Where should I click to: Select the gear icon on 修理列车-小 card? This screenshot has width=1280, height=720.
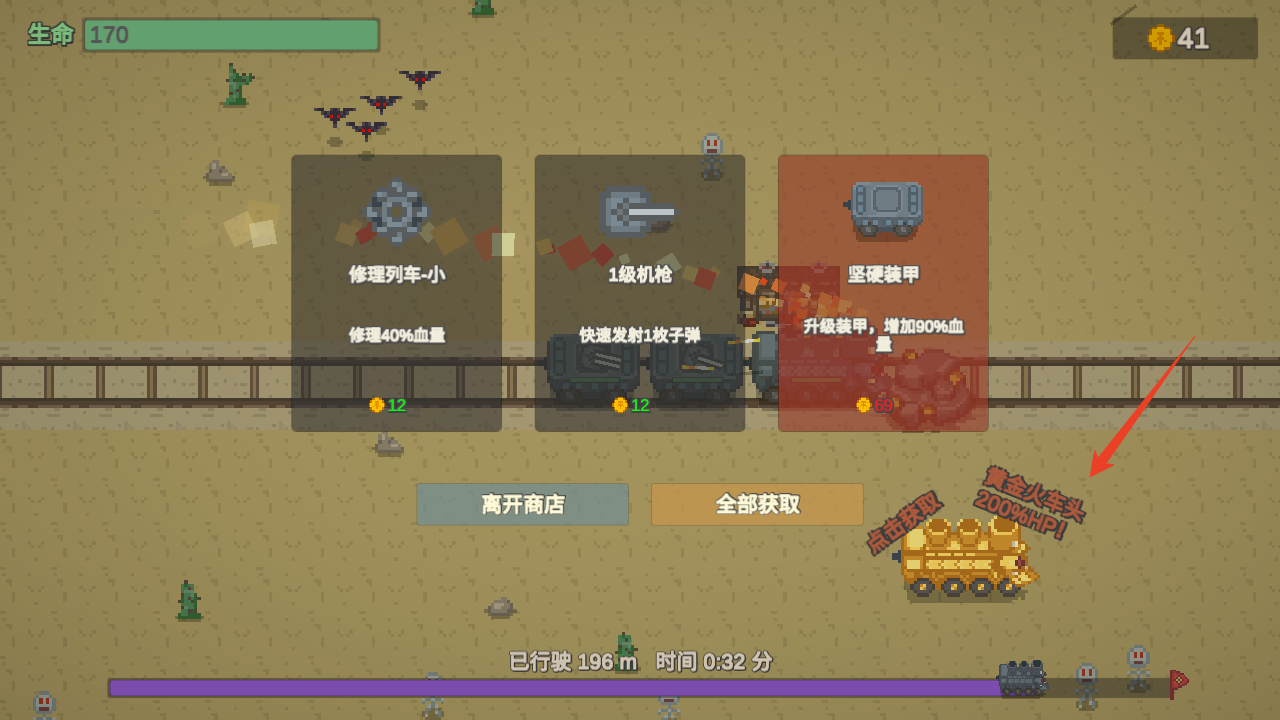396,211
